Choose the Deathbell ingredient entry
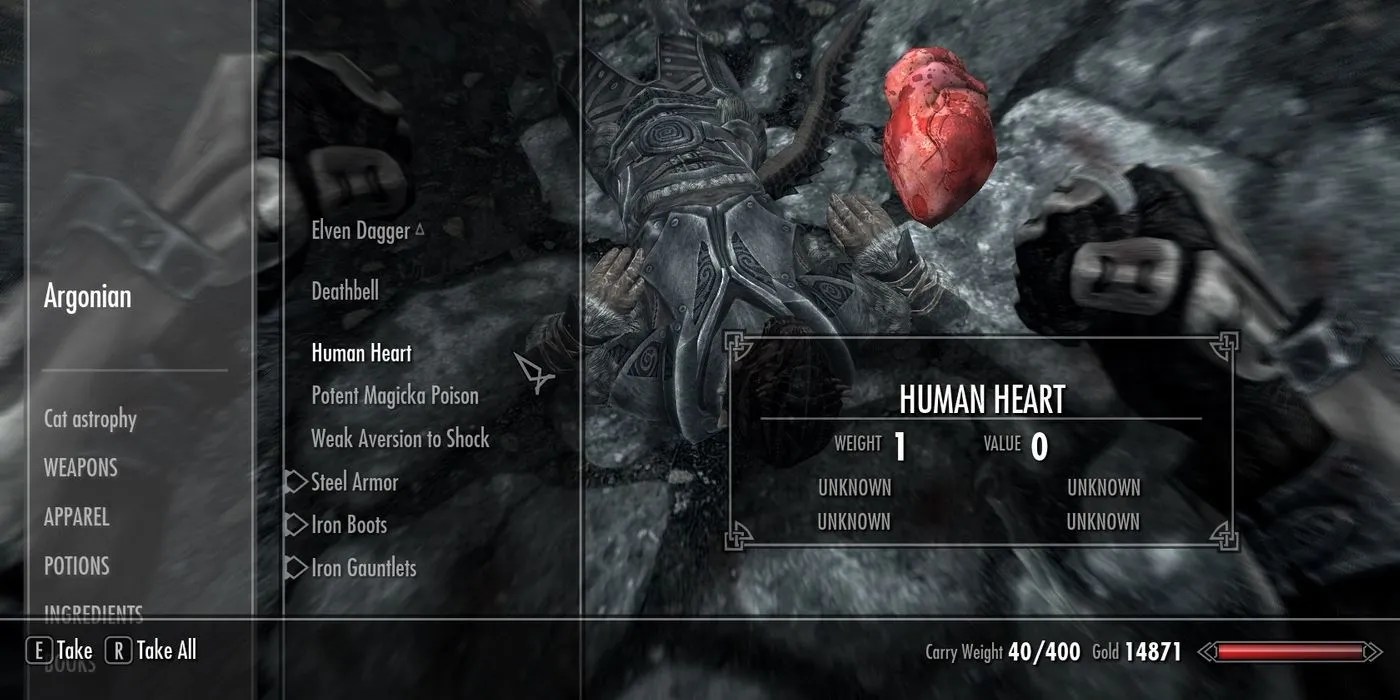Screen dimensions: 1400x700 (345, 292)
